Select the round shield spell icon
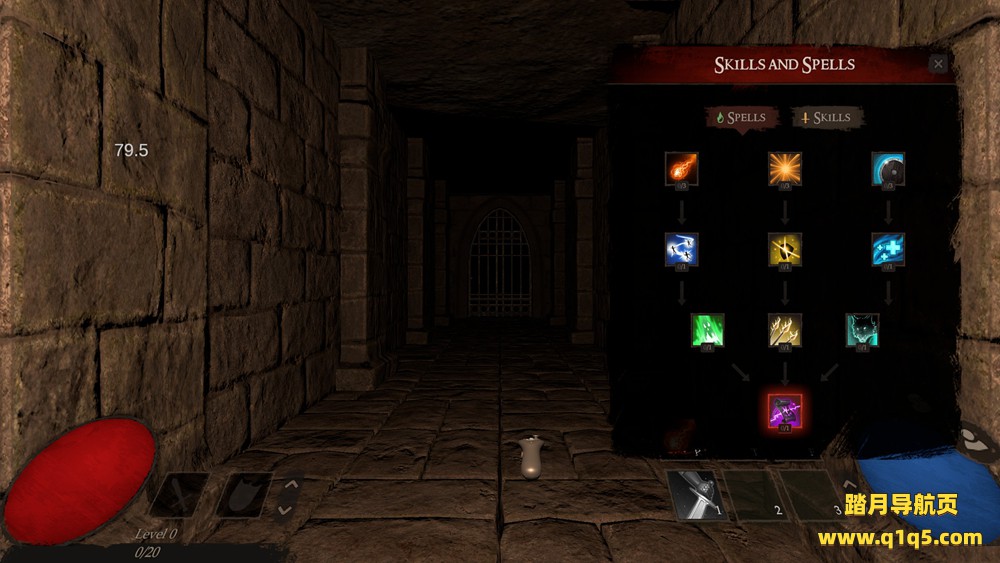This screenshot has width=1000, height=563. (x=888, y=169)
